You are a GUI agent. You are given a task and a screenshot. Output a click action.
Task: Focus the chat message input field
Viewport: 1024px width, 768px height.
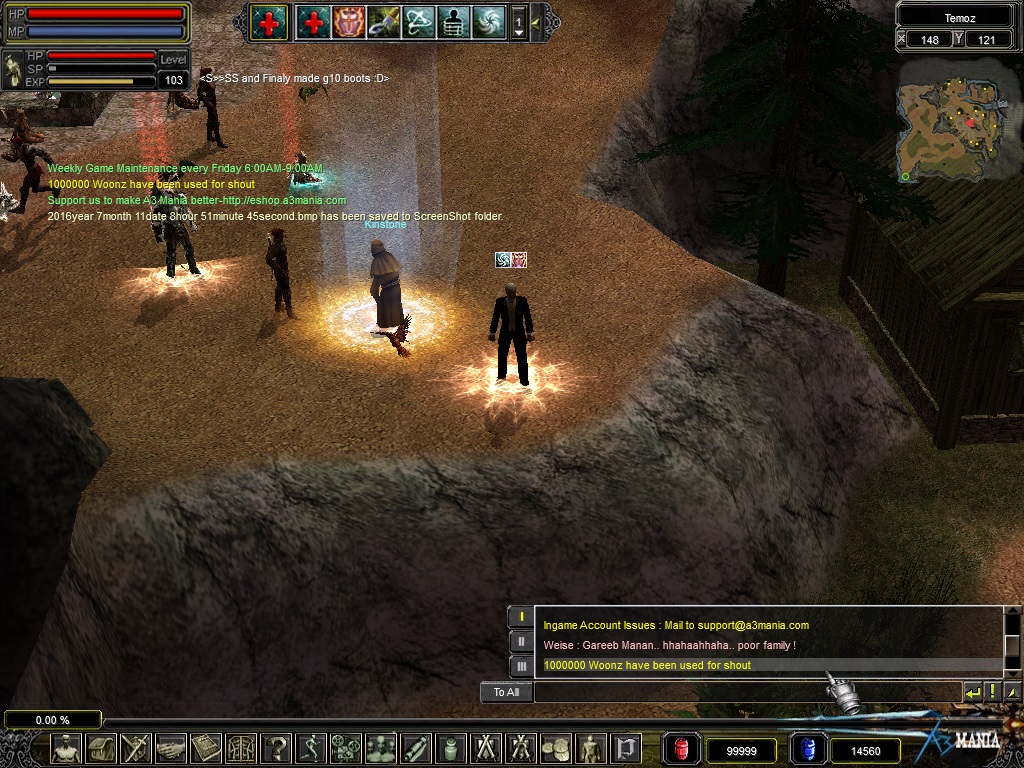tap(745, 692)
